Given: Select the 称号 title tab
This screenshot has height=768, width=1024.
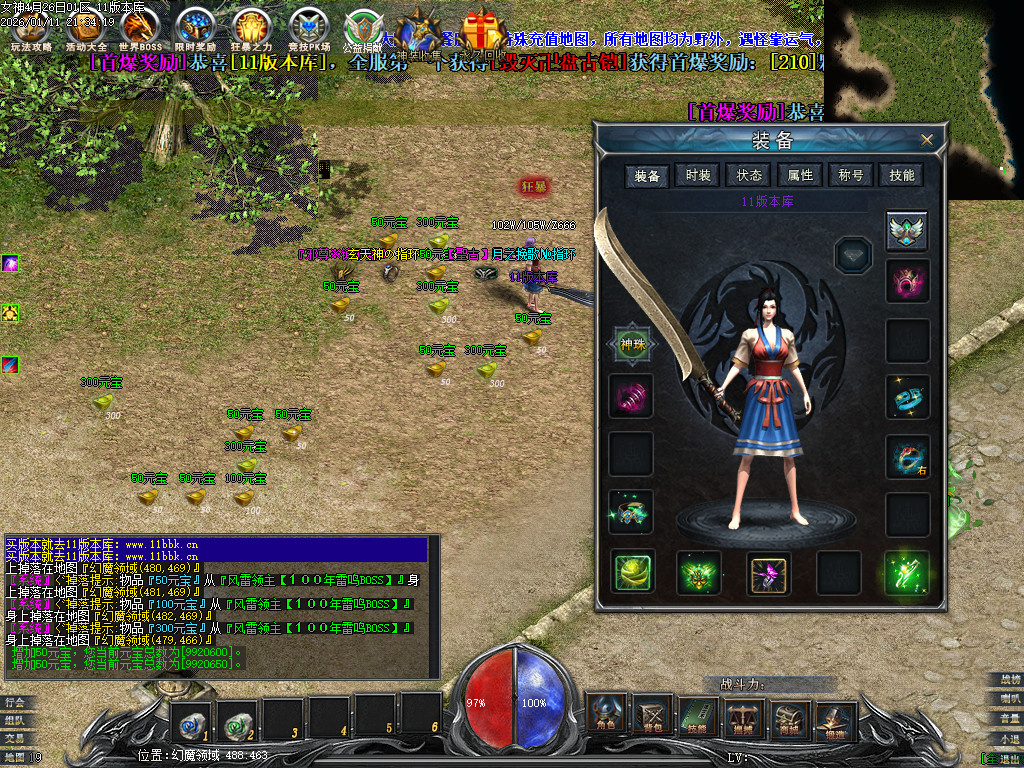Looking at the screenshot, I should 851,175.
